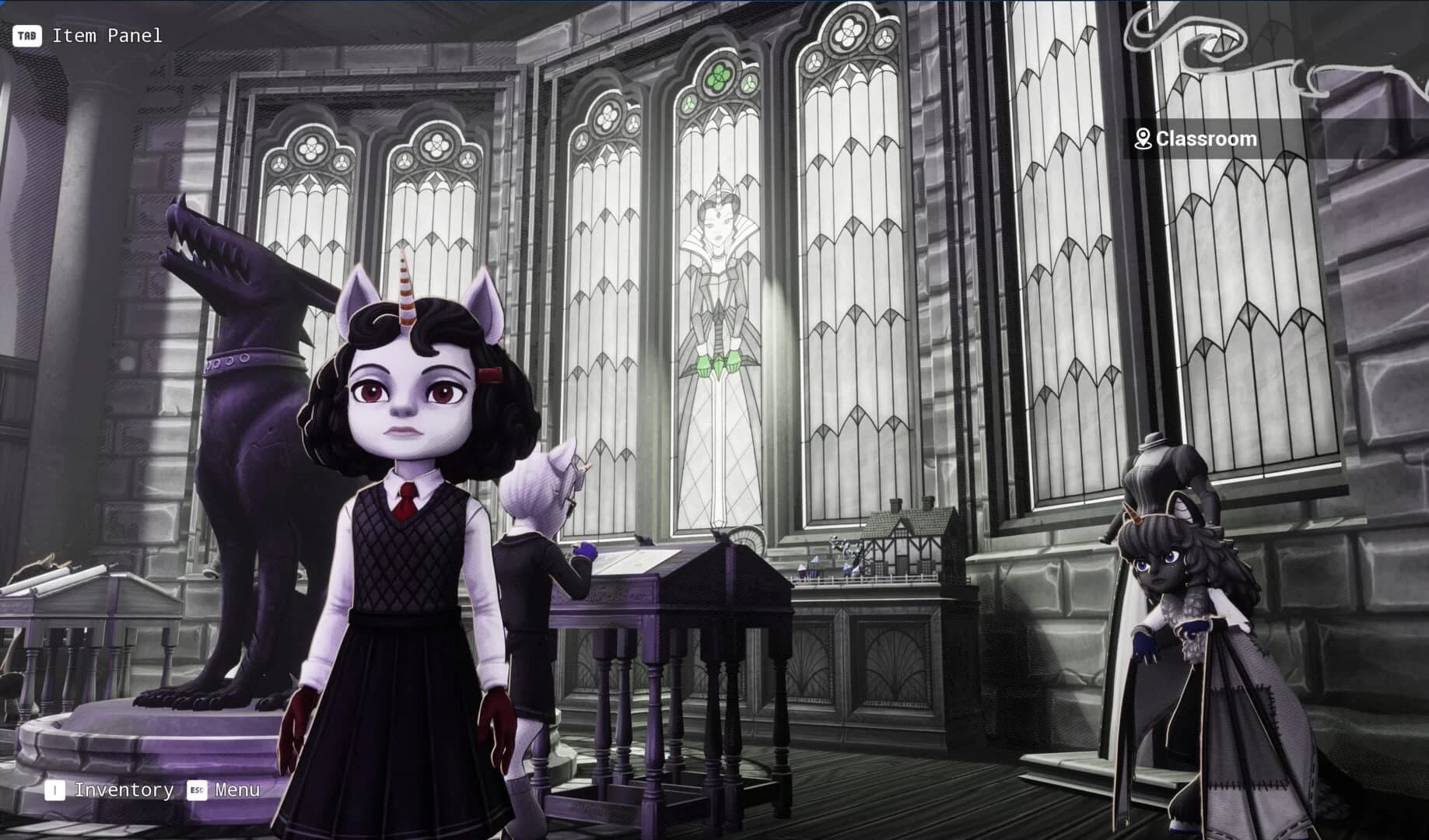
Task: Click the location pin icon beside Classroom
Action: click(x=1144, y=138)
